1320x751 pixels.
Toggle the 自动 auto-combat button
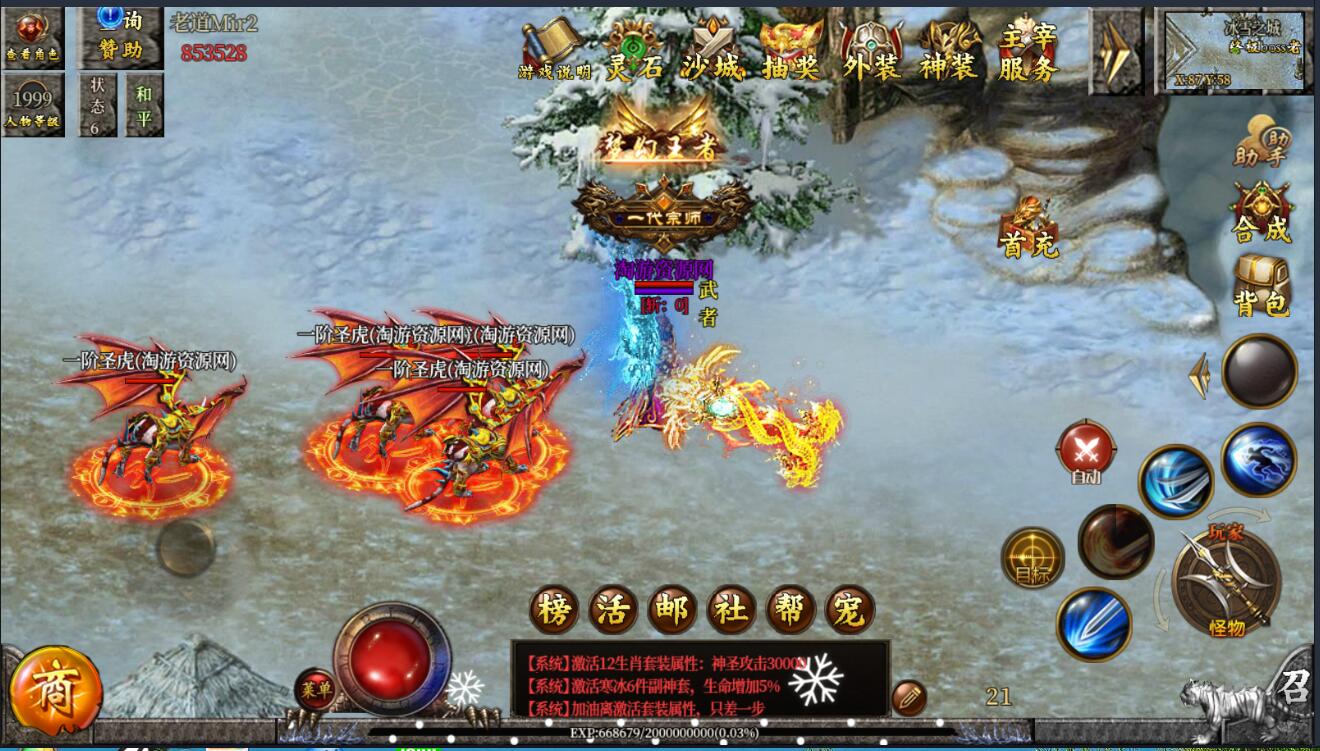click(1085, 452)
